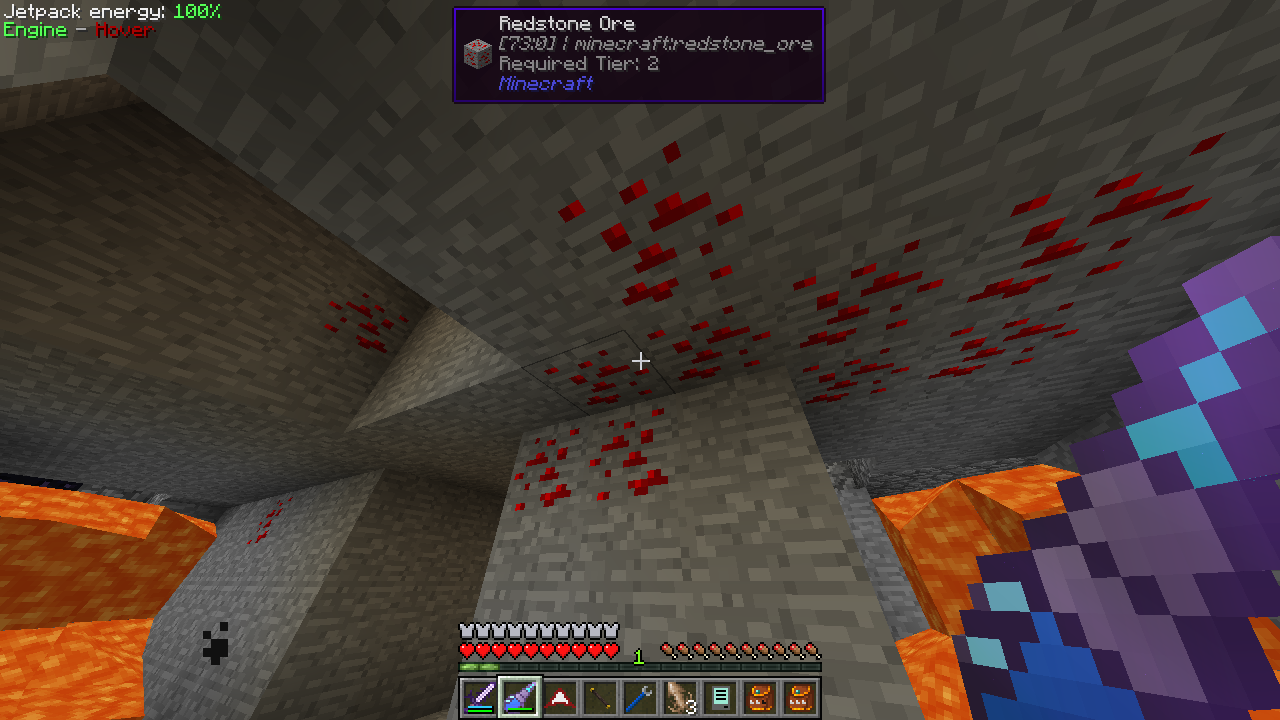1280x720 pixels.
Task: Select the dark wand hotbar slot
Action: (600, 697)
